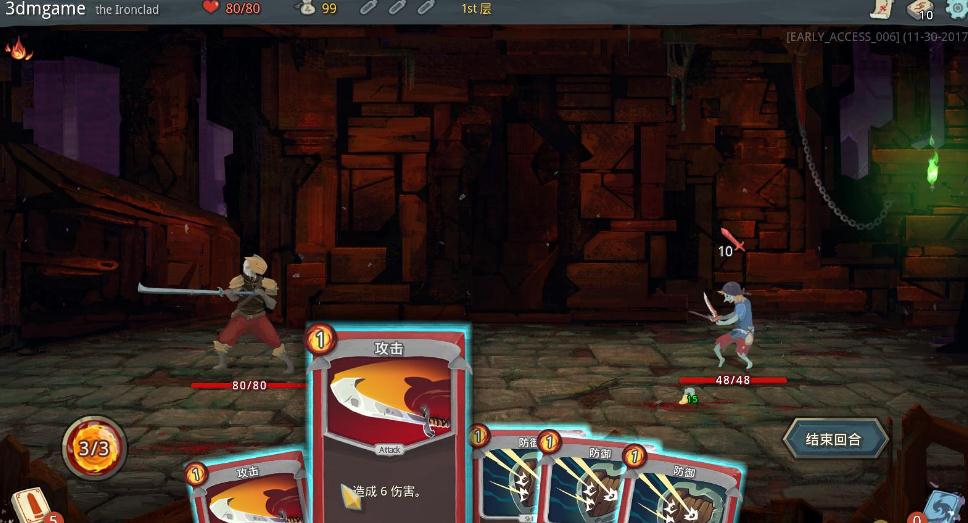Open the settings gear menu

[957, 8]
